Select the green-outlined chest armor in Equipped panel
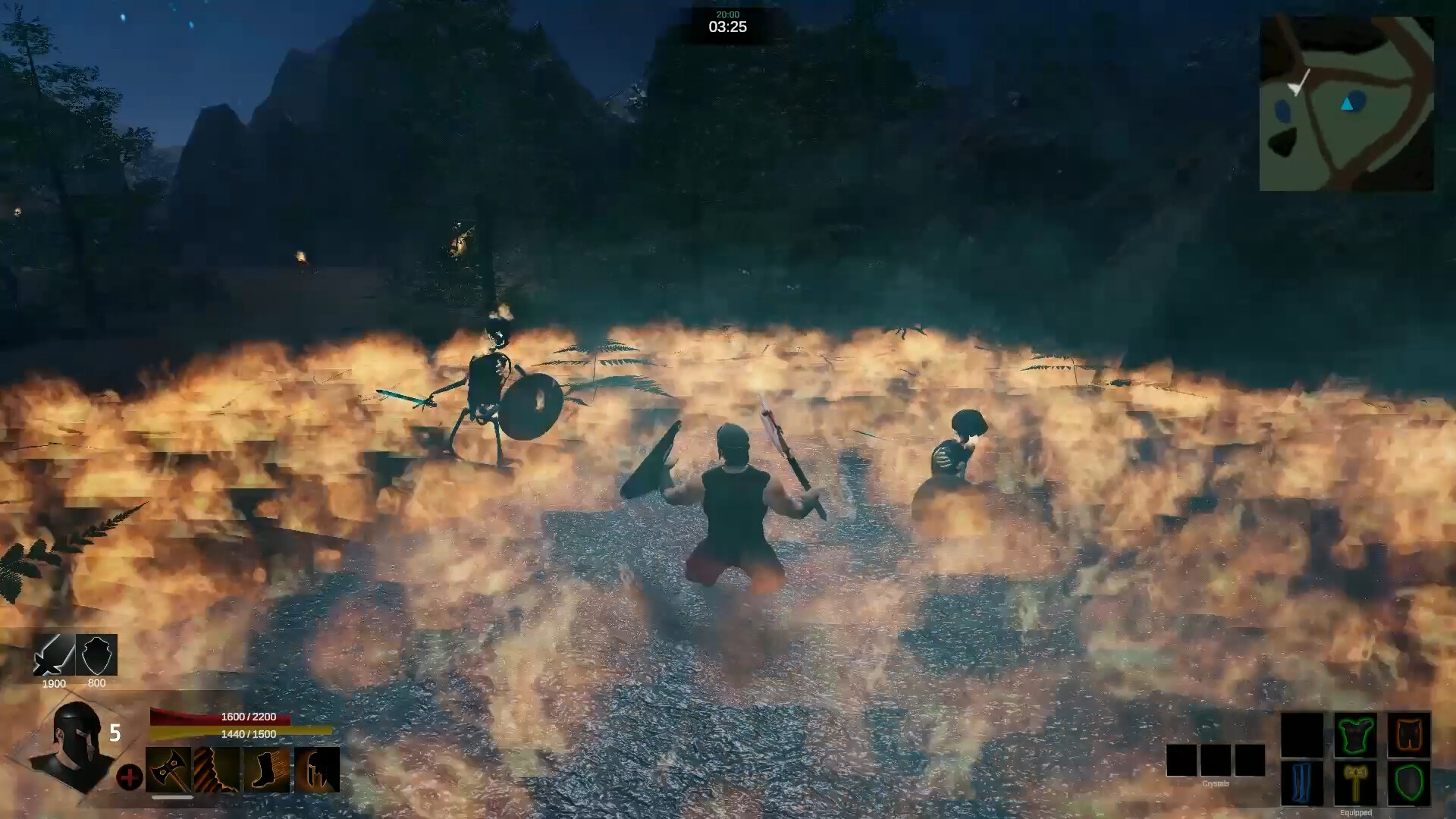This screenshot has width=1456, height=819. pos(1354,735)
